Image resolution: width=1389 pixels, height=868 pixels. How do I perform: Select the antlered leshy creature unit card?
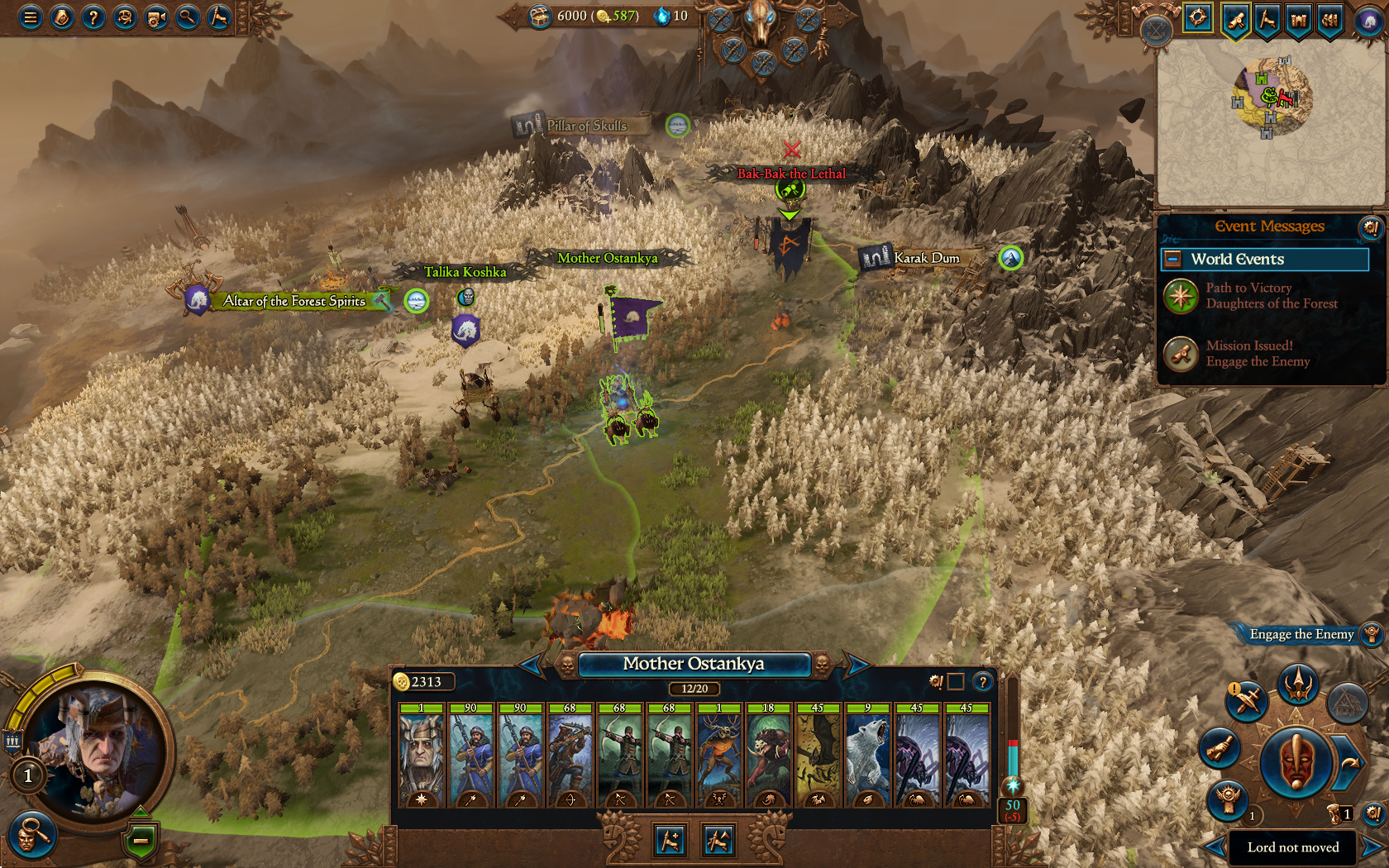point(719,756)
